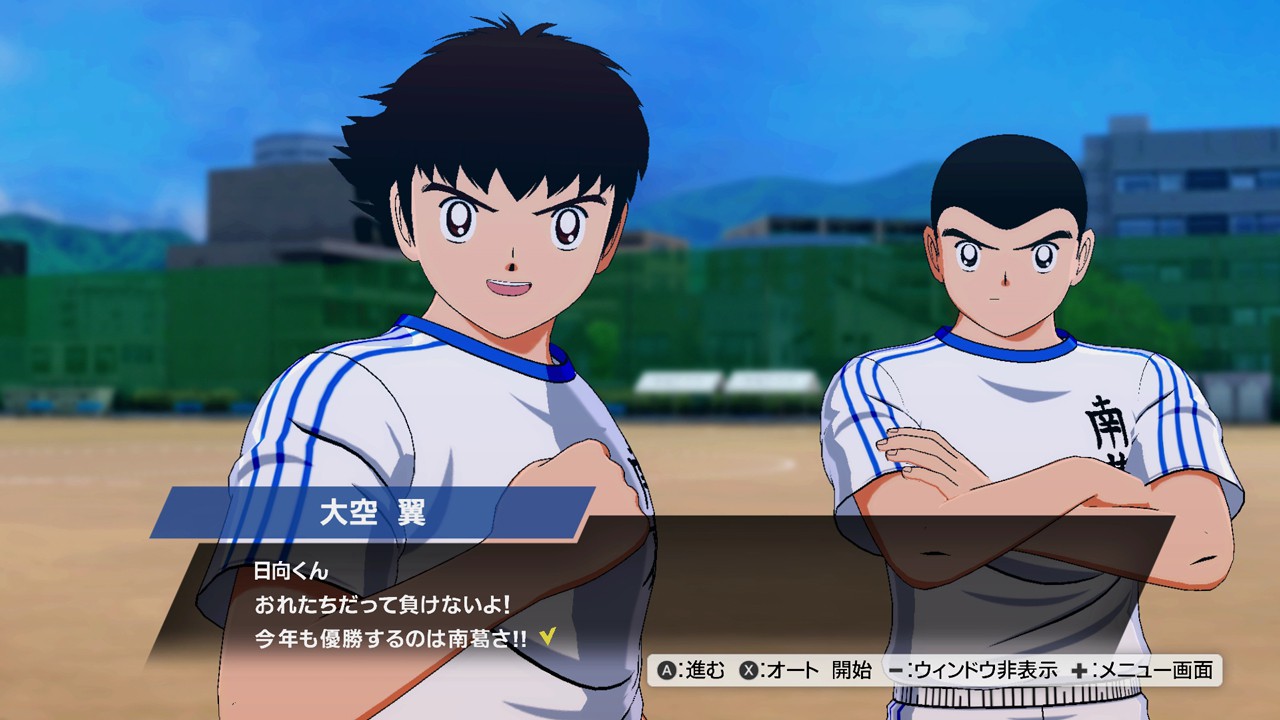Click the yellow continue arrow in the dialogue
Image resolution: width=1280 pixels, height=720 pixels.
pyautogui.click(x=546, y=636)
